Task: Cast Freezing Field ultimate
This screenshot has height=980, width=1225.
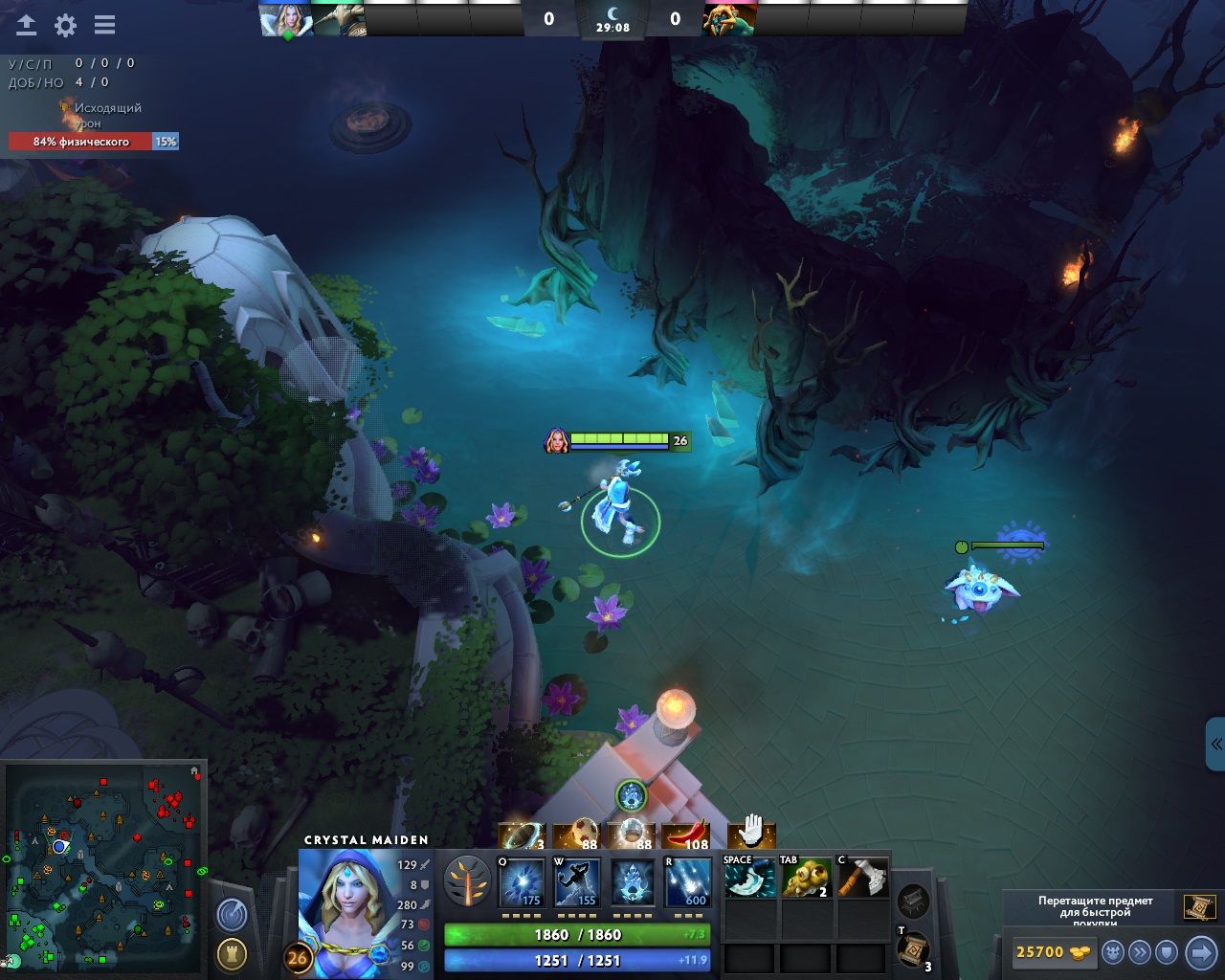Action: point(688,882)
